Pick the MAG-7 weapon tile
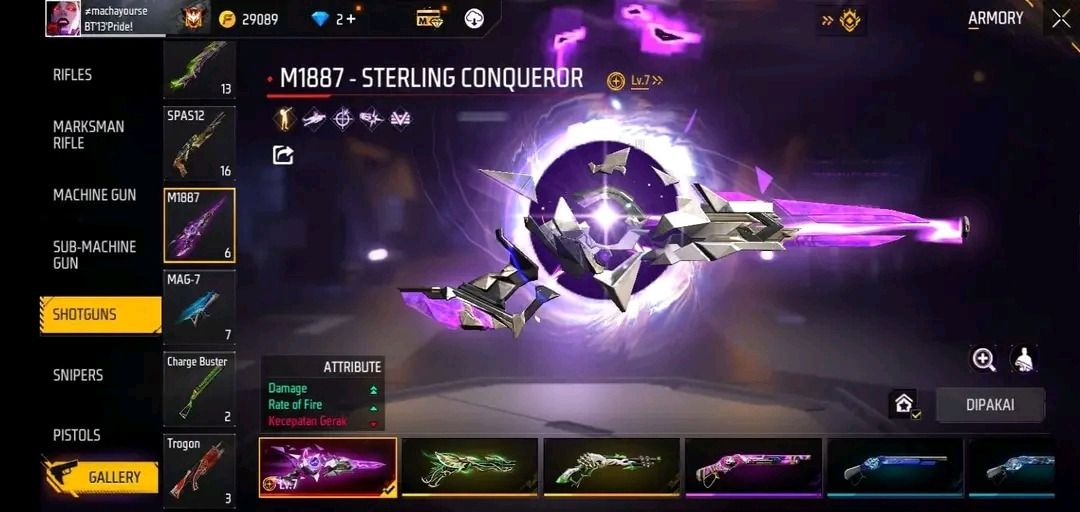 coord(199,307)
